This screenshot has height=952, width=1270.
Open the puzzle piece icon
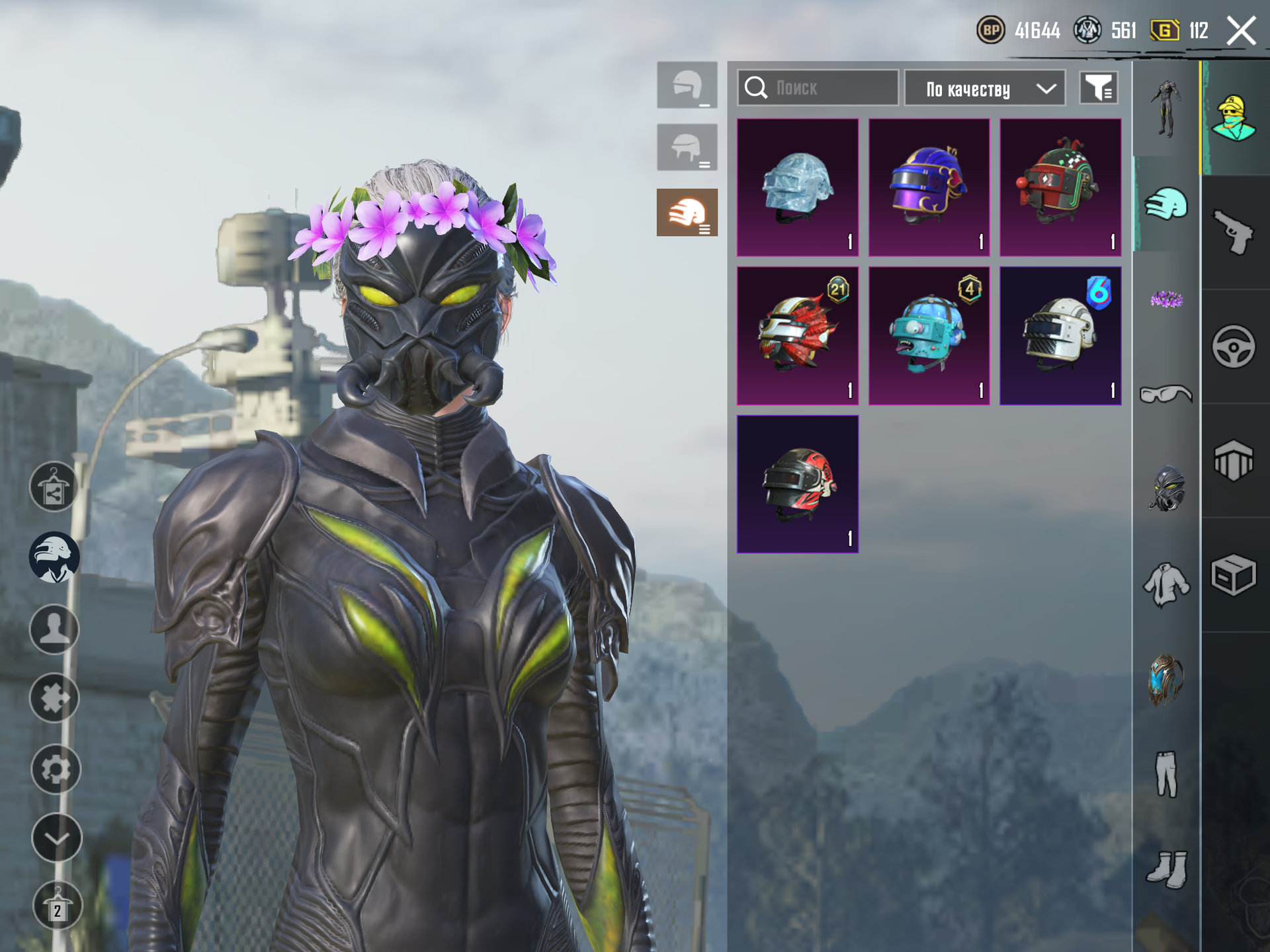click(55, 698)
